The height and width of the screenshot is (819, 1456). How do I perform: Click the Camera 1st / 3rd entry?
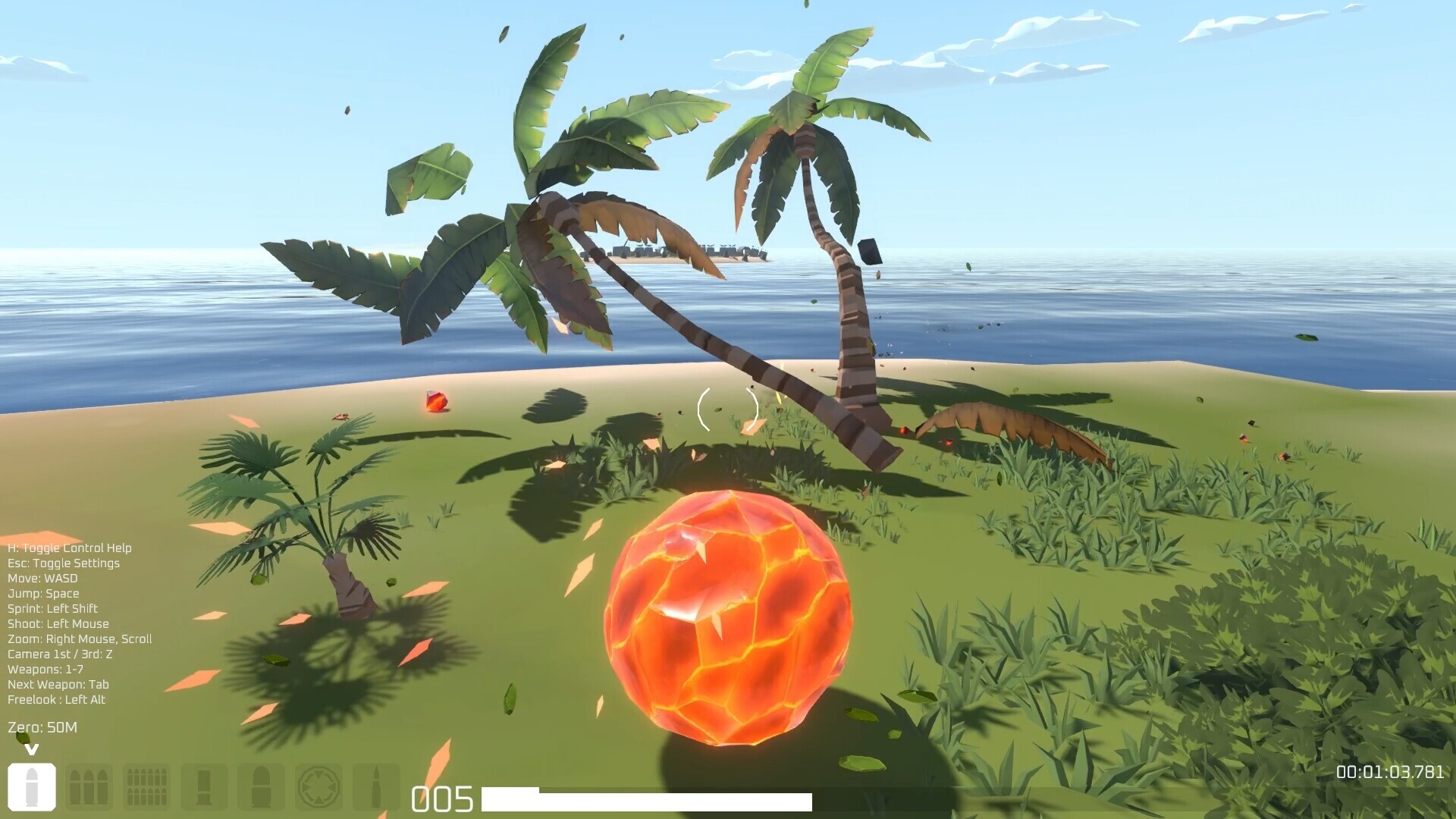tap(59, 654)
